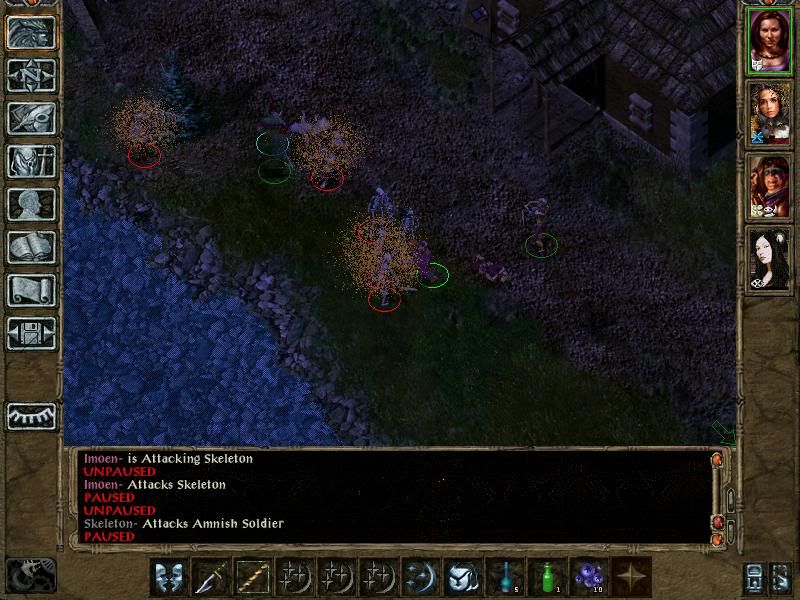Choose the staff weapon slot
This screenshot has width=800, height=600.
click(252, 577)
